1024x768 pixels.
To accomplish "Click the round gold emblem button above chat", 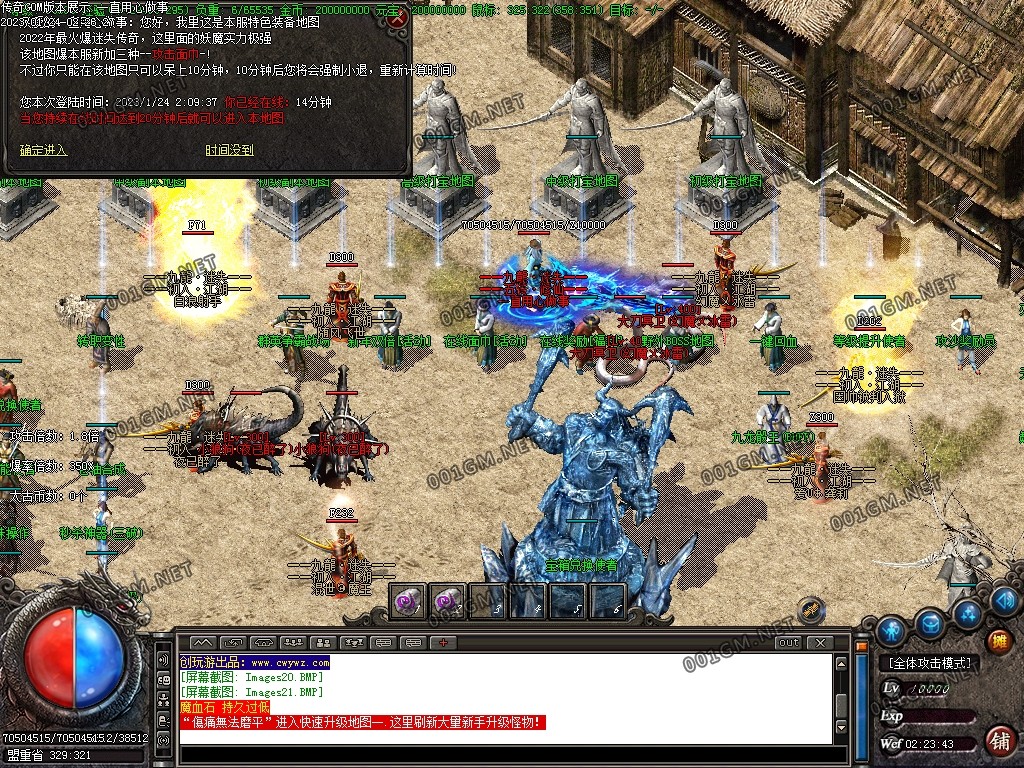I will [811, 609].
